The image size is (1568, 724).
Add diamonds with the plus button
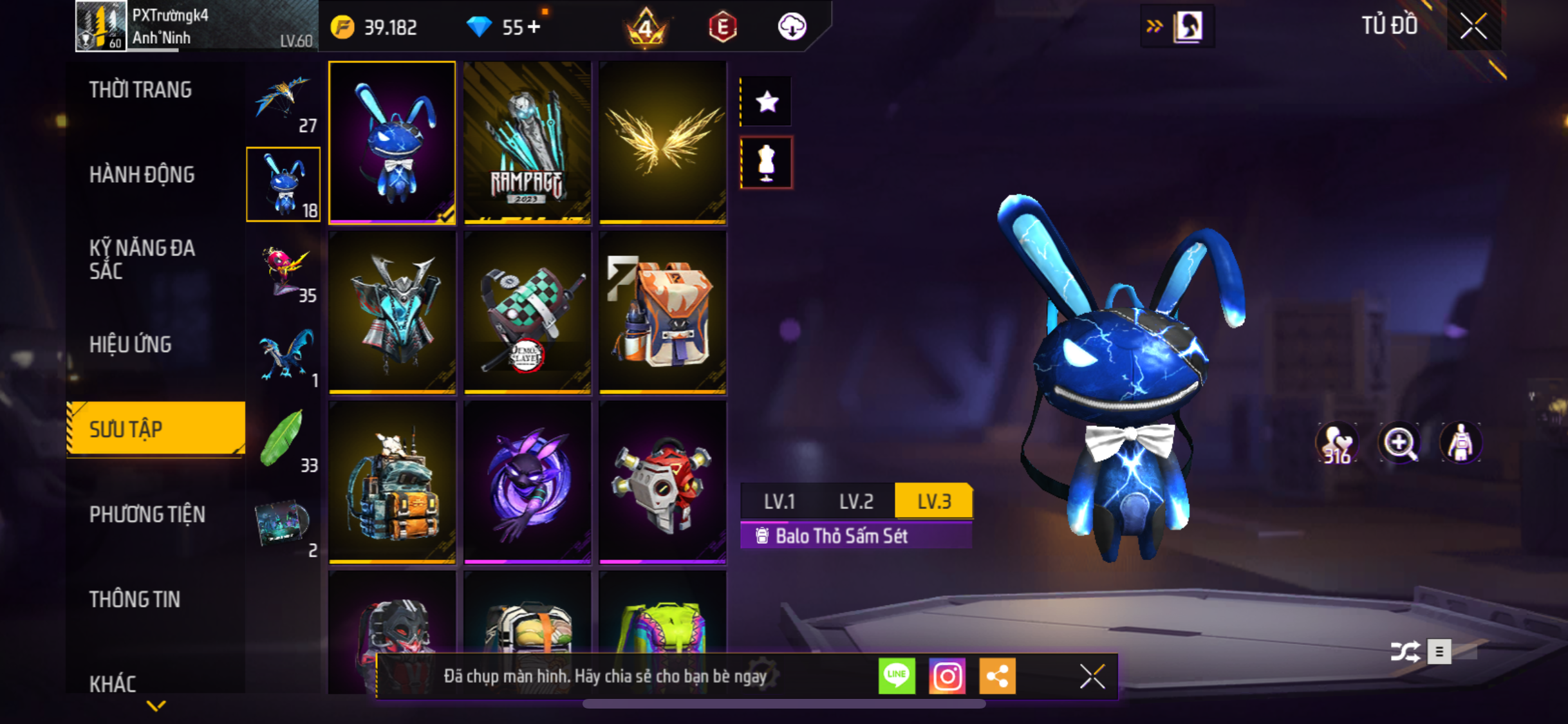tap(534, 27)
